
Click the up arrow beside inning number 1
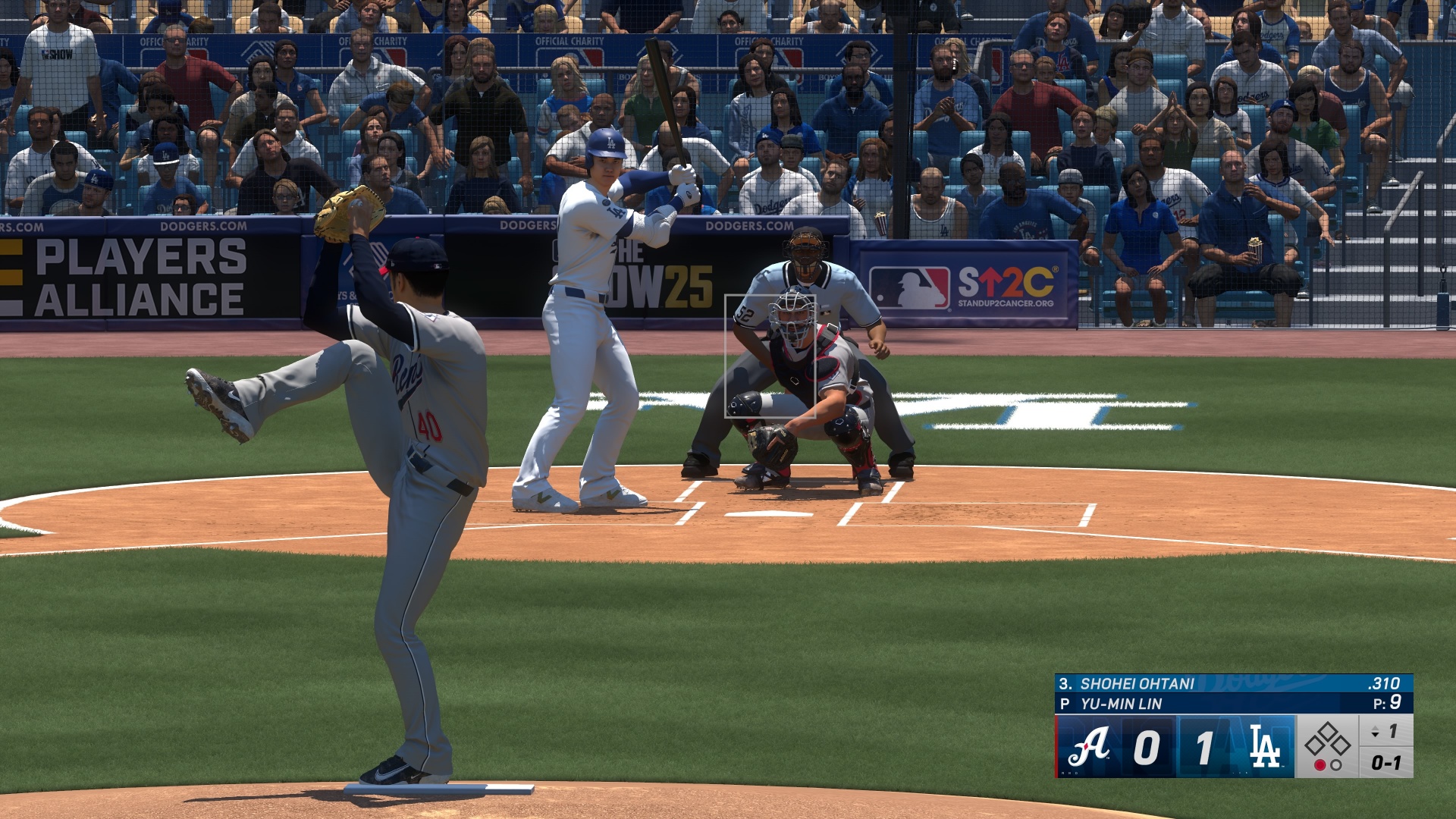point(1376,729)
